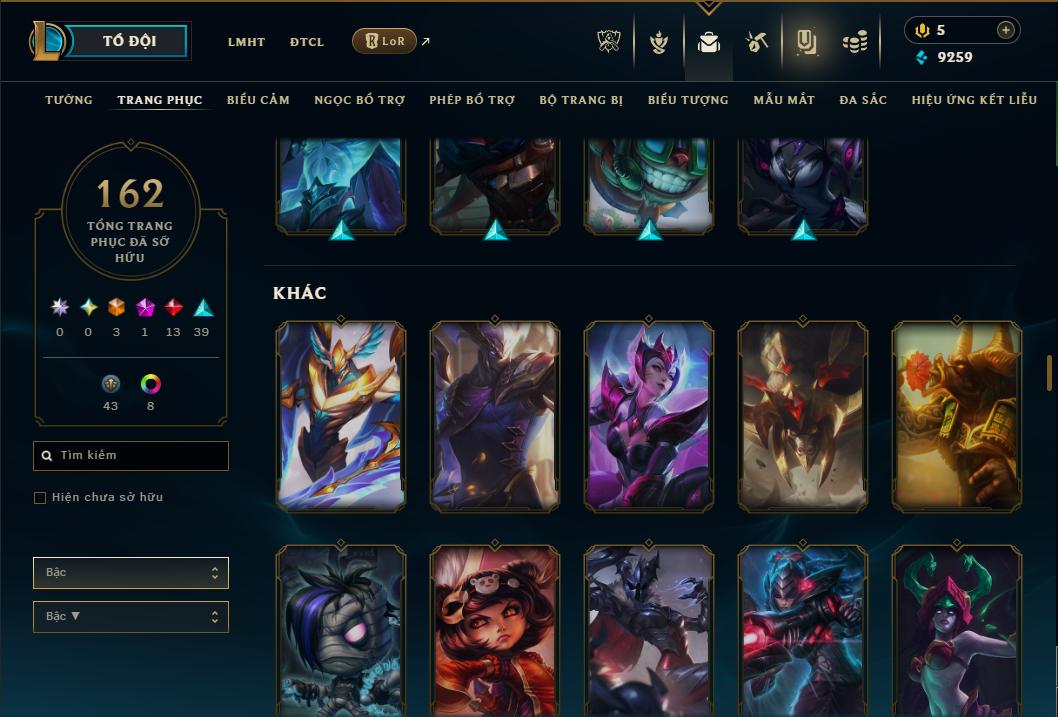Open the Bậc ▼ sort dropdown
The width and height of the screenshot is (1058, 717).
point(131,617)
